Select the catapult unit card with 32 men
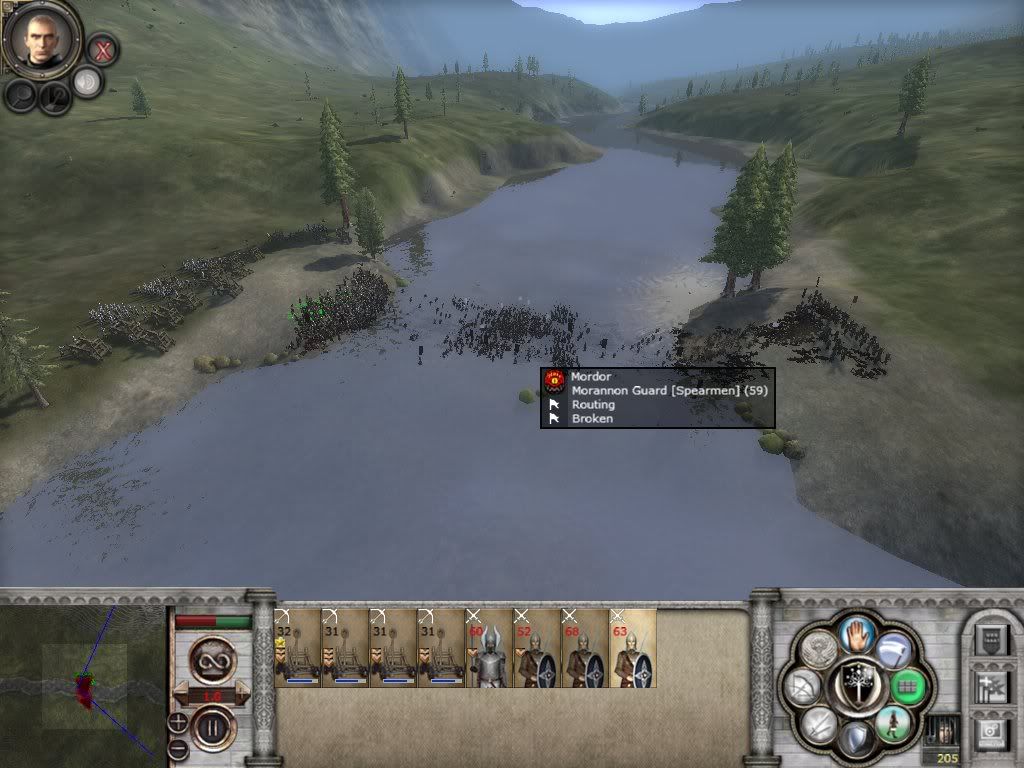 coord(297,648)
